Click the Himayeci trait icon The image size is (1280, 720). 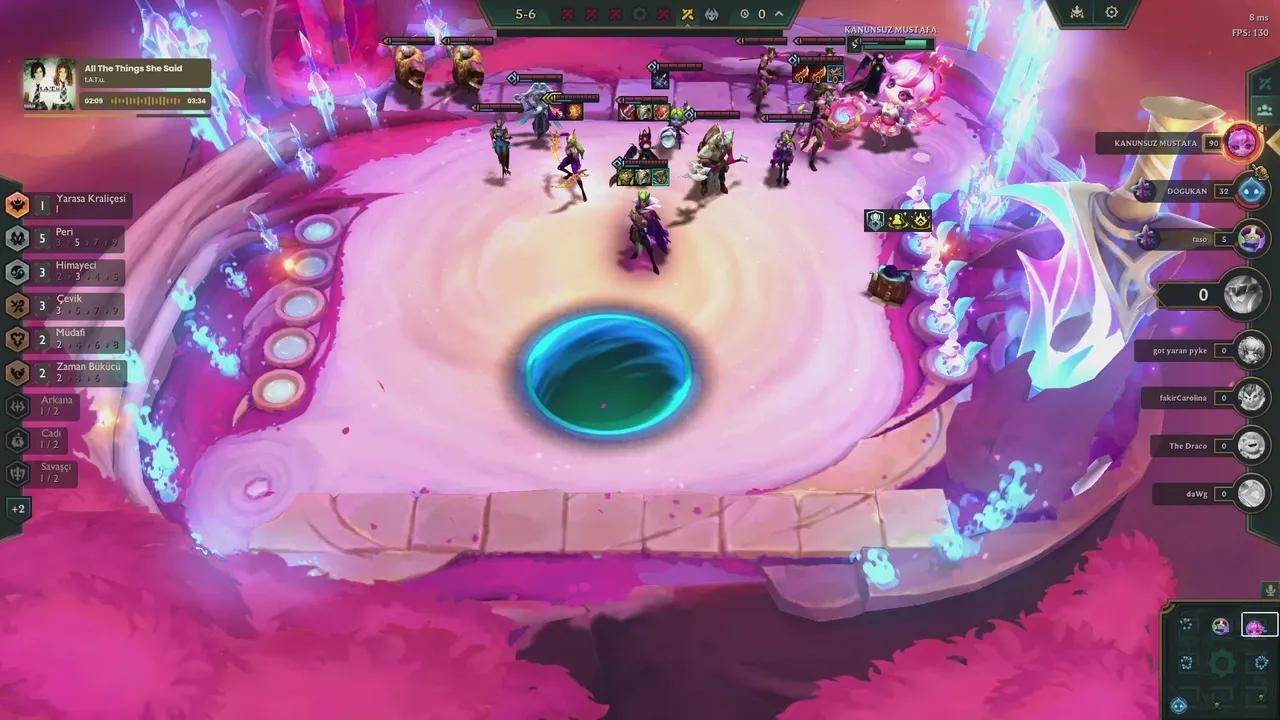(x=16, y=272)
